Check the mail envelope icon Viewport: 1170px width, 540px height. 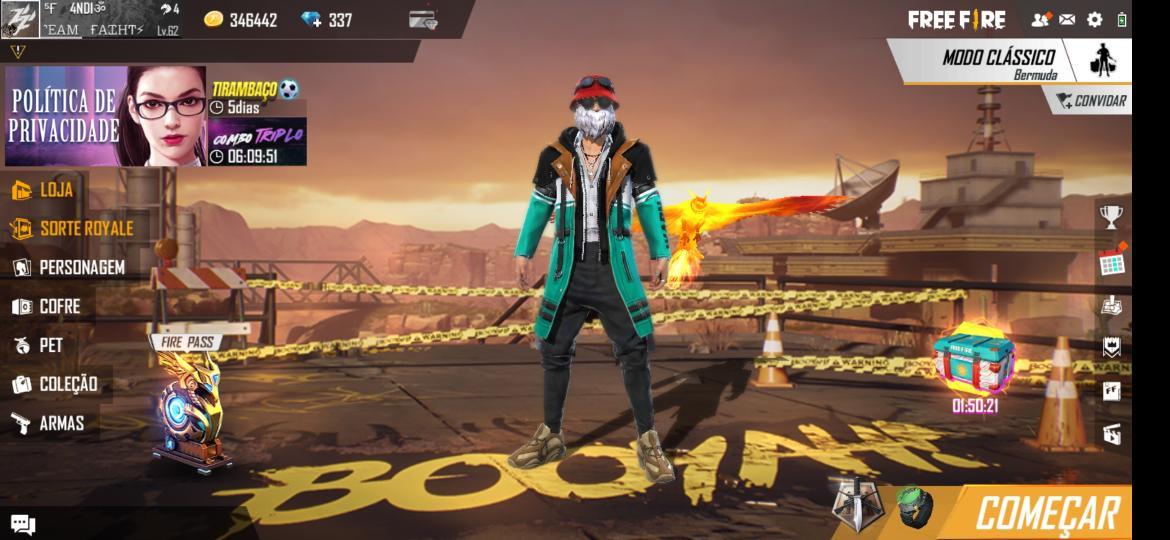click(1067, 19)
